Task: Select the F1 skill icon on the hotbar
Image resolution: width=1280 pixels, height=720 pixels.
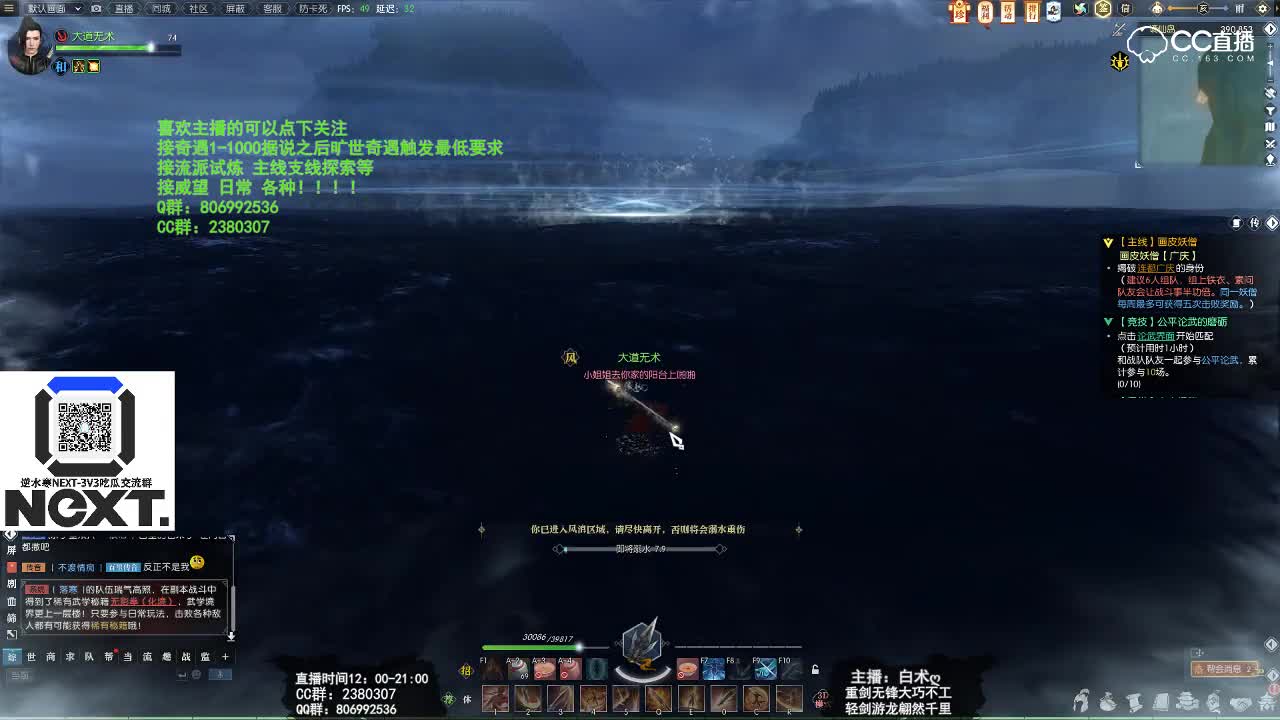Action: click(492, 668)
